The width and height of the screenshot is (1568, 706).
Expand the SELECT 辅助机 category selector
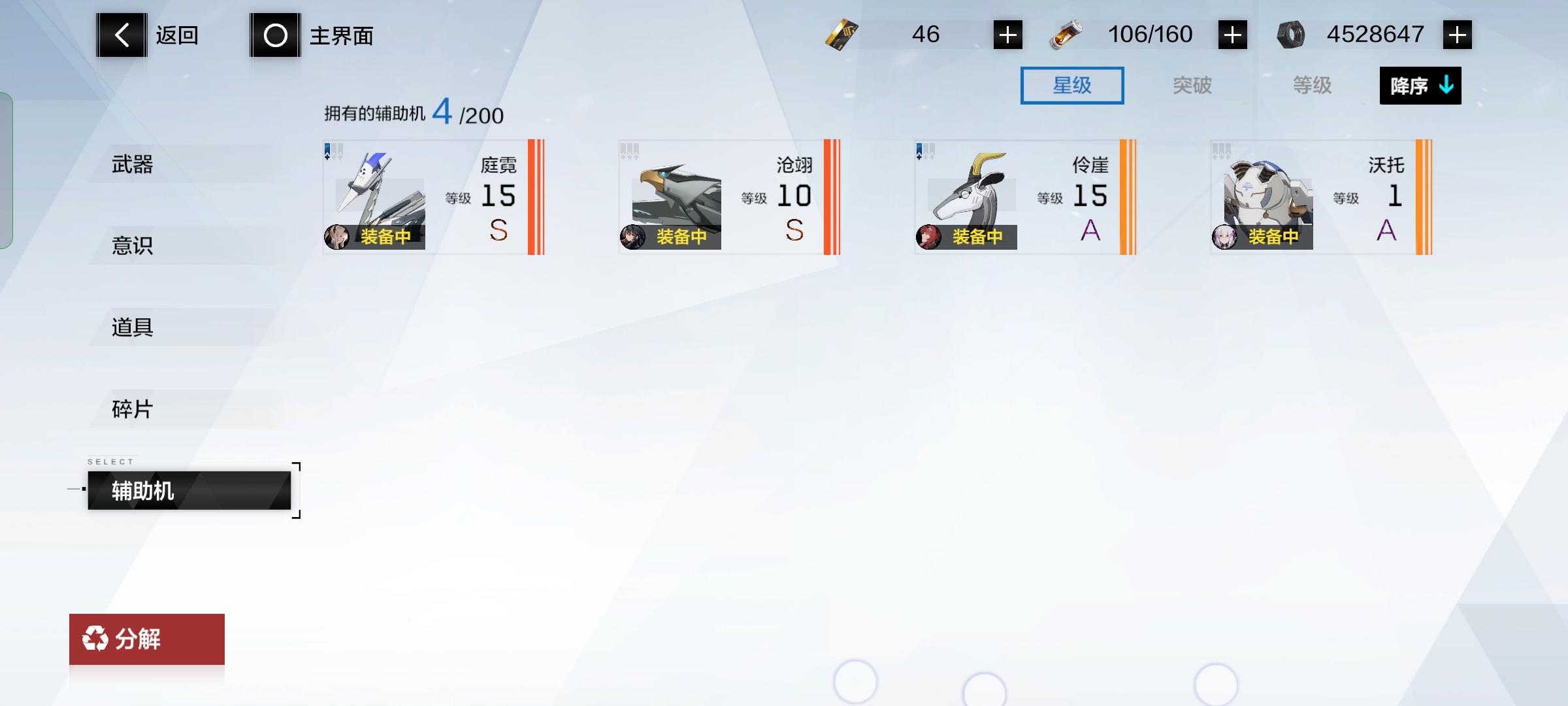click(x=189, y=490)
